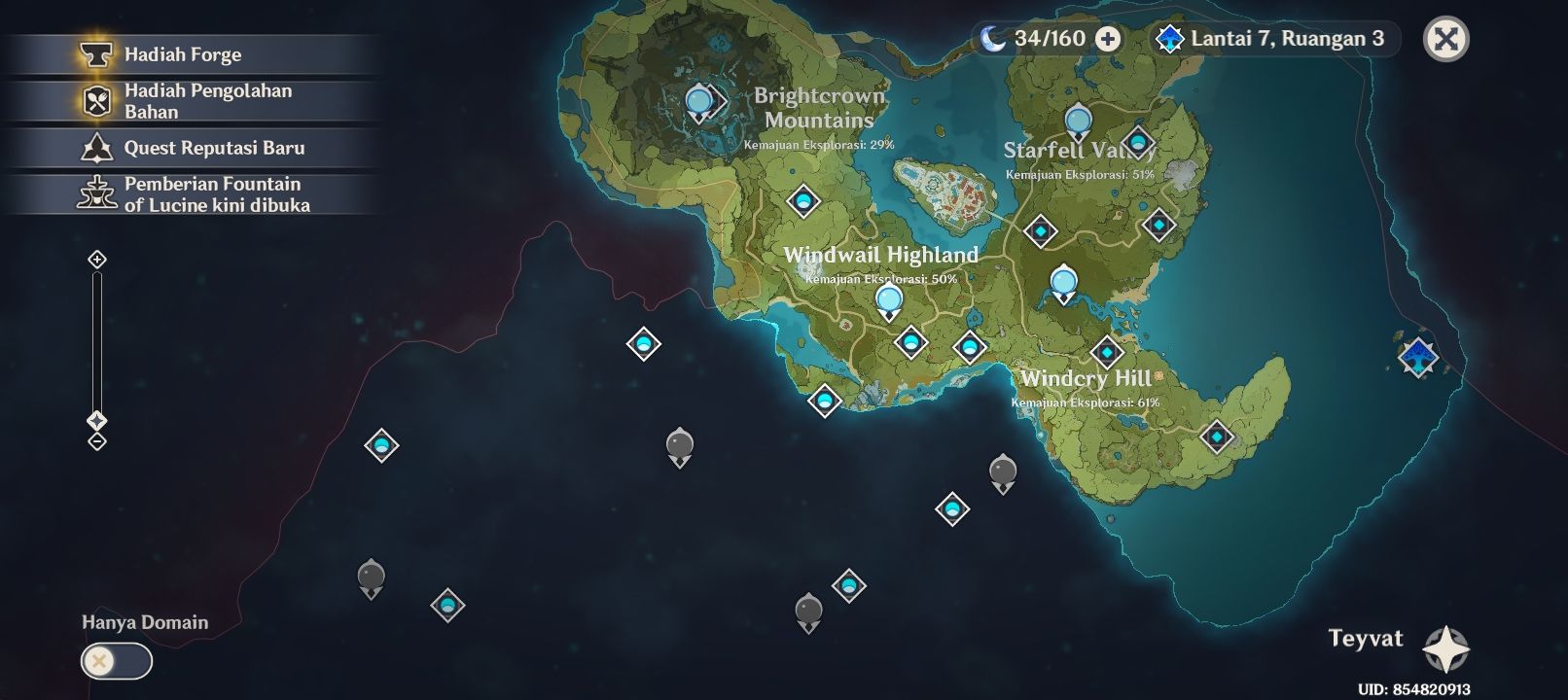The image size is (1568, 700).
Task: Select the domain marker southeast of Windcry Hill
Action: click(x=1219, y=437)
